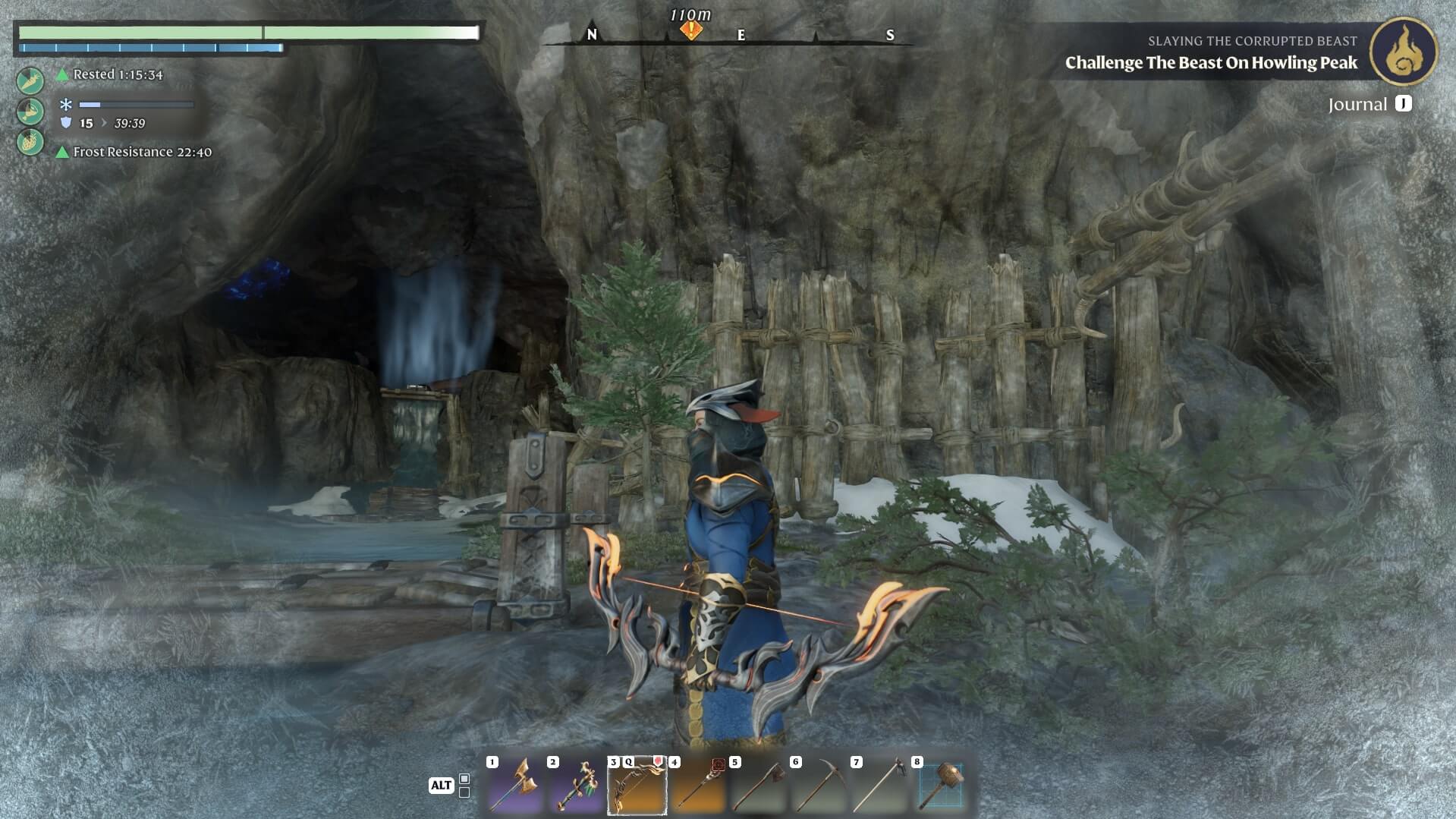Open the quest flame emblem icon

[x=1403, y=52]
